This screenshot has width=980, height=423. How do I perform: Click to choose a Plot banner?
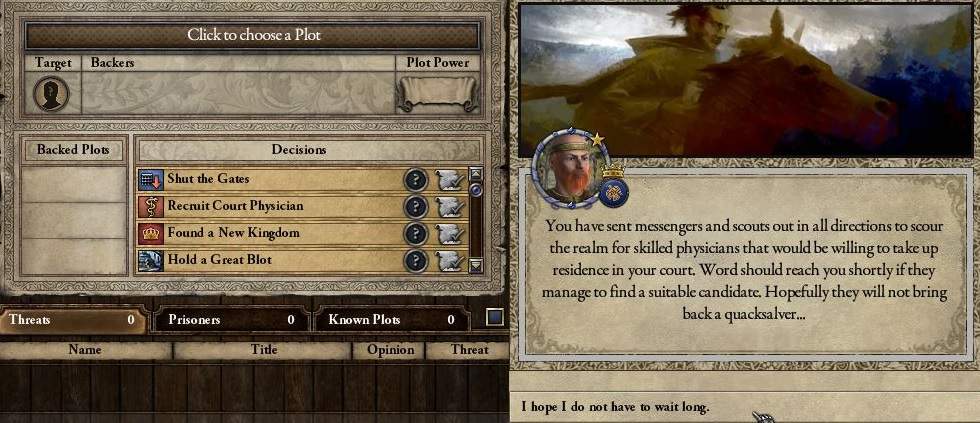(252, 35)
